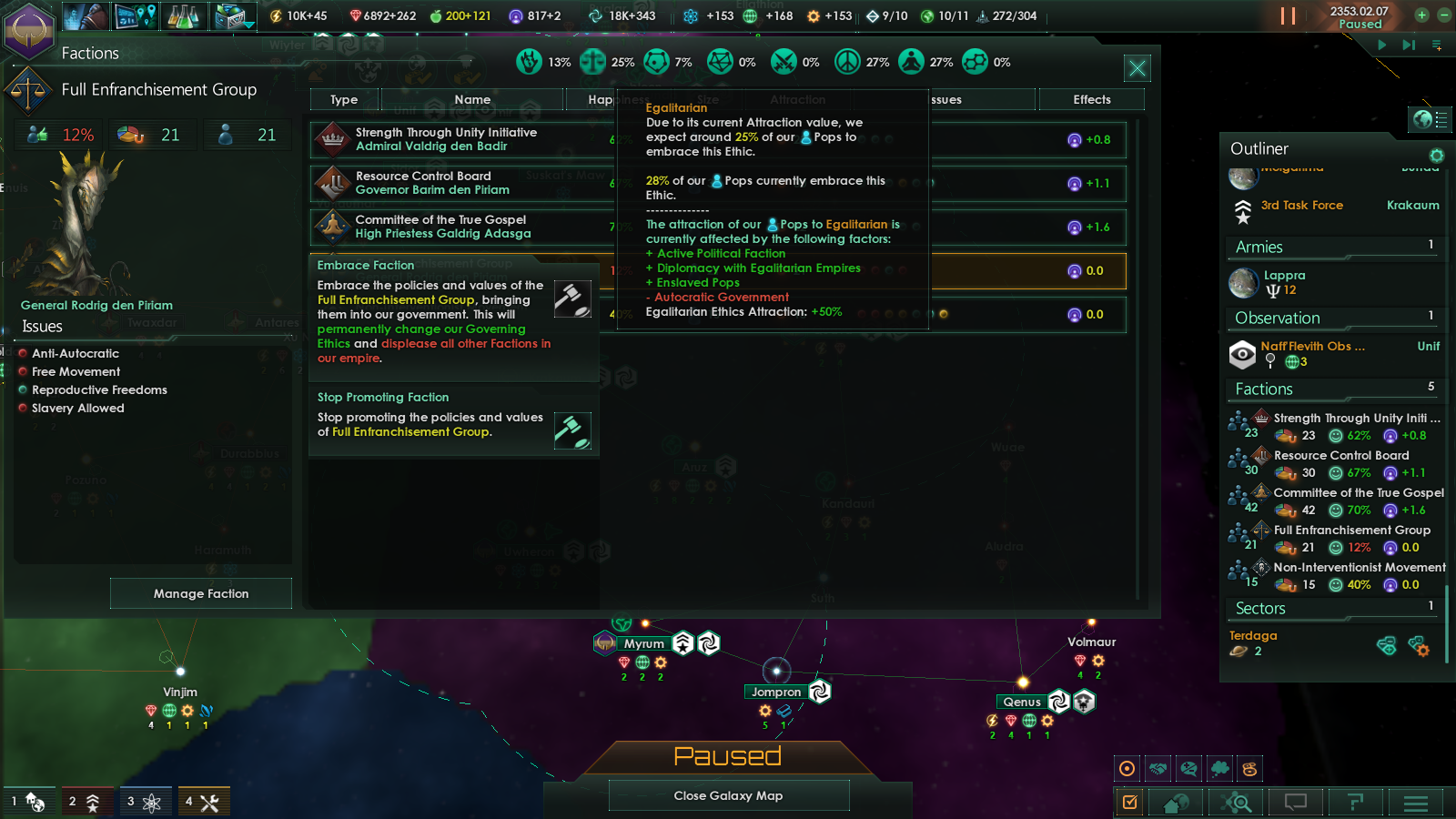1456x819 pixels.
Task: Sort factions by the Name column header
Action: [x=472, y=99]
